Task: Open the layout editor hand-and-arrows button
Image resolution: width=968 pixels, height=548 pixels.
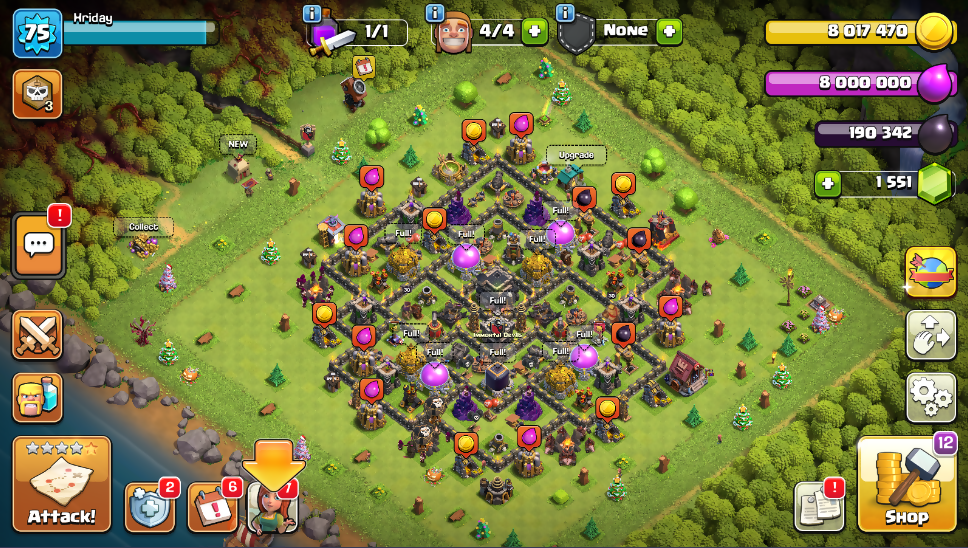Action: tap(930, 335)
